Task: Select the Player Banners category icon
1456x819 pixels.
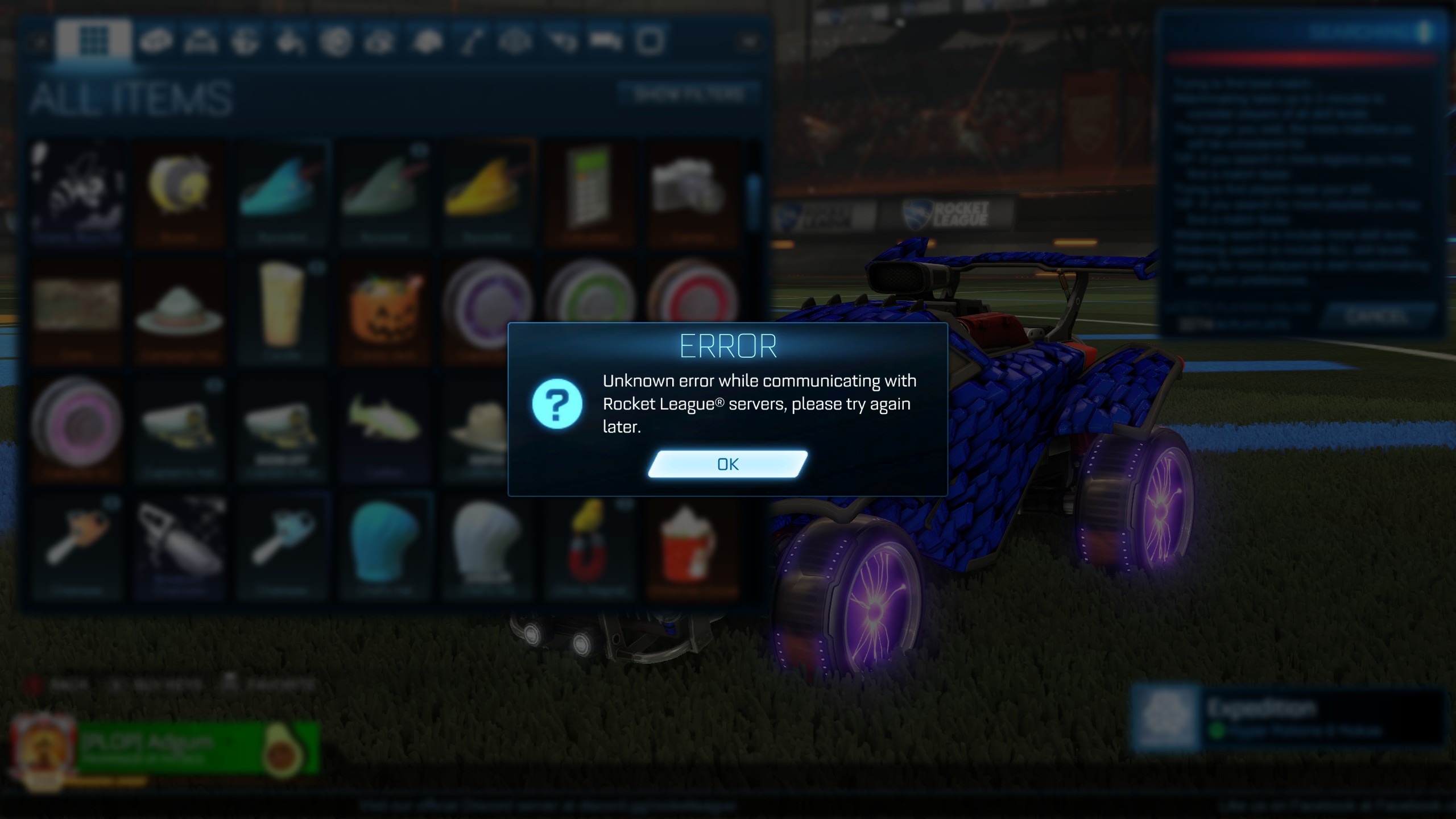Action: point(605,43)
